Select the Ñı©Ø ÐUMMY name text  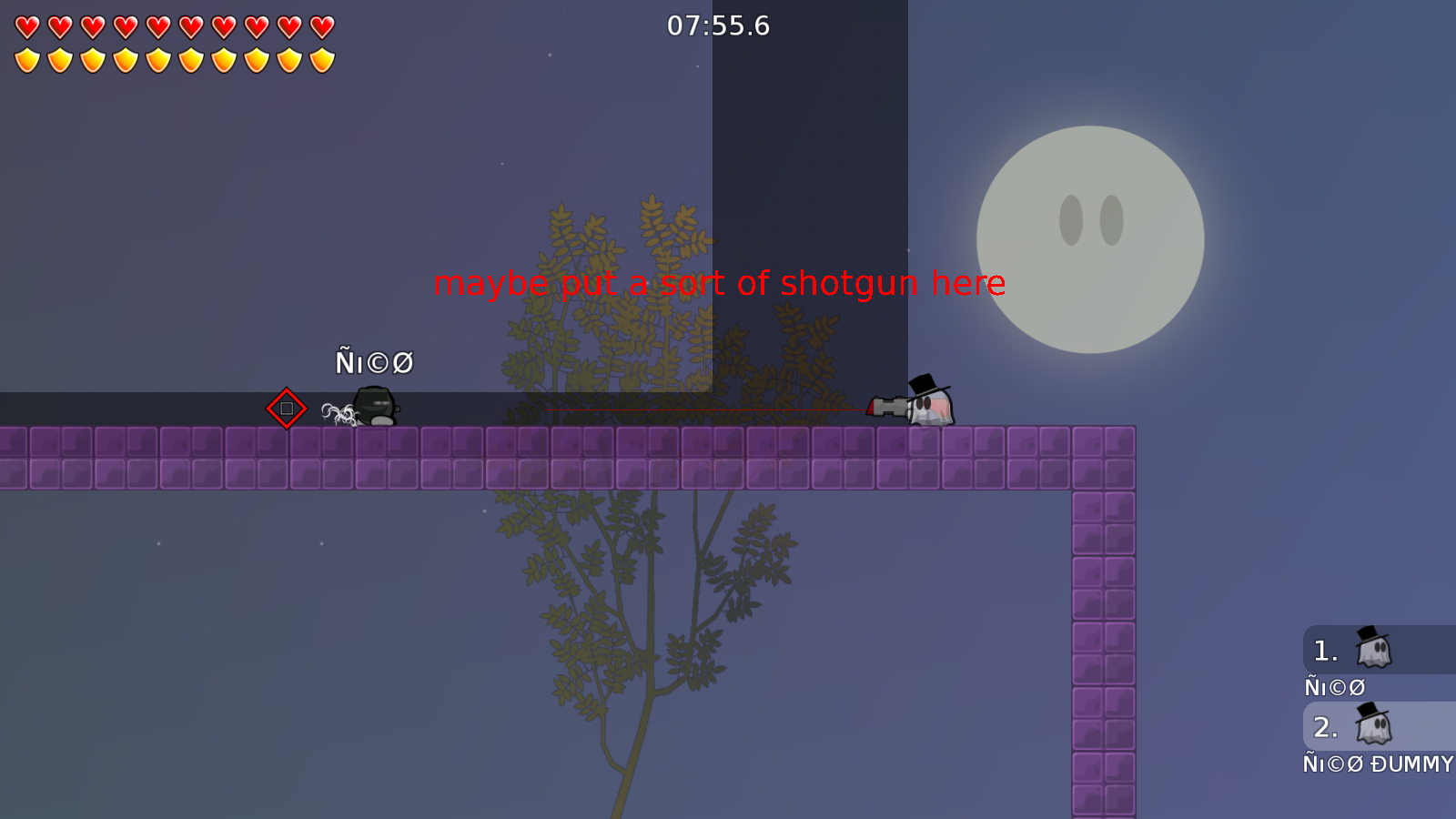tap(1378, 764)
